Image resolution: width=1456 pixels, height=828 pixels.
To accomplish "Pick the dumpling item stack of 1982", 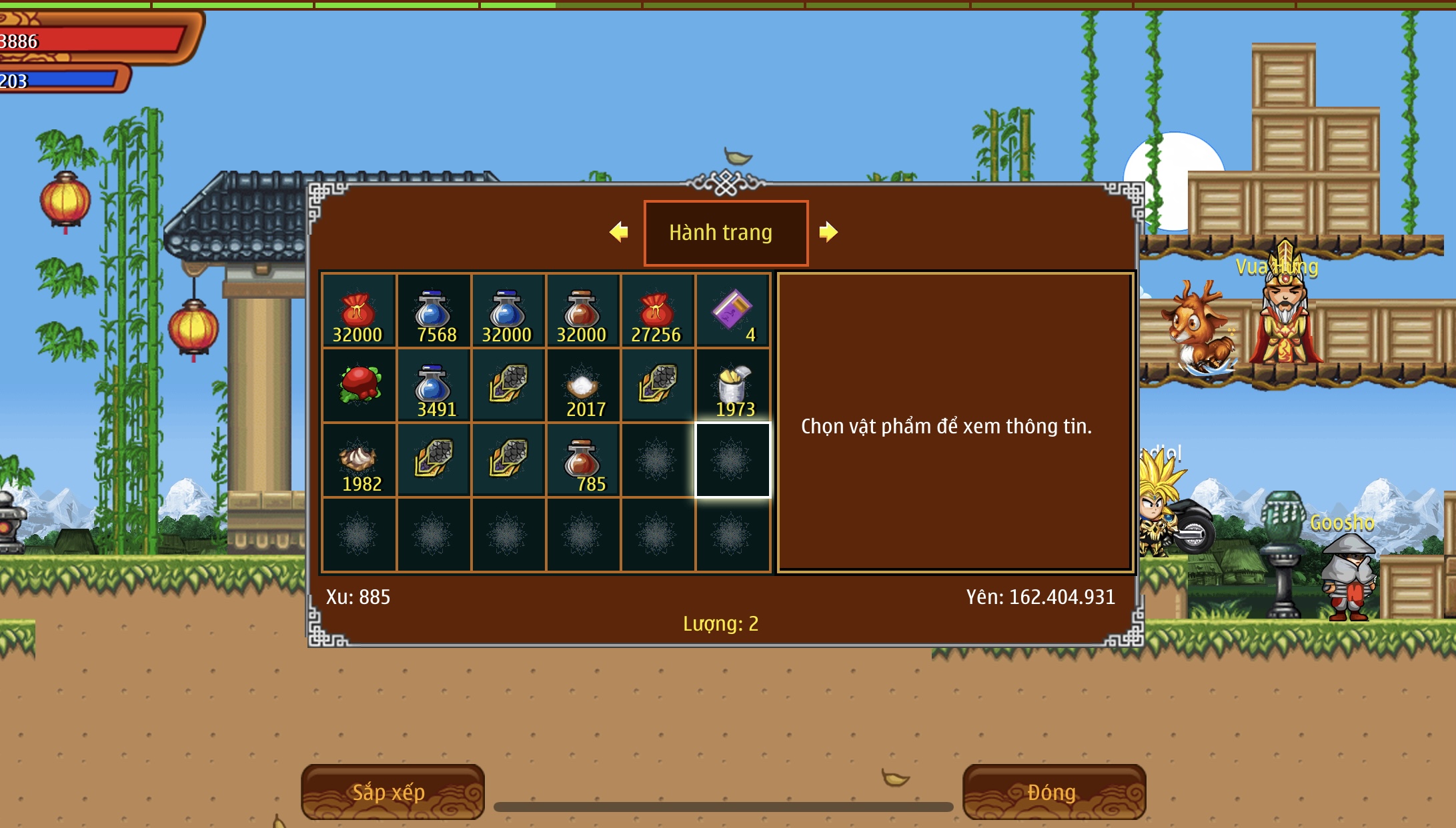I will pos(359,460).
